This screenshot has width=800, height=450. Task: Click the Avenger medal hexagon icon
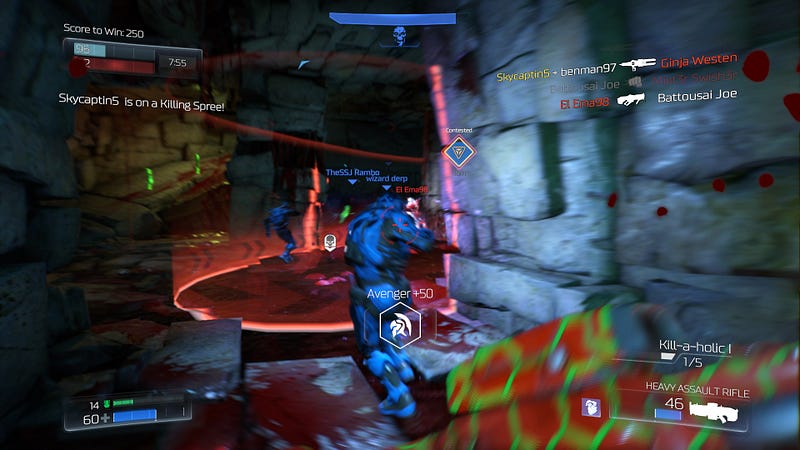pyautogui.click(x=400, y=326)
